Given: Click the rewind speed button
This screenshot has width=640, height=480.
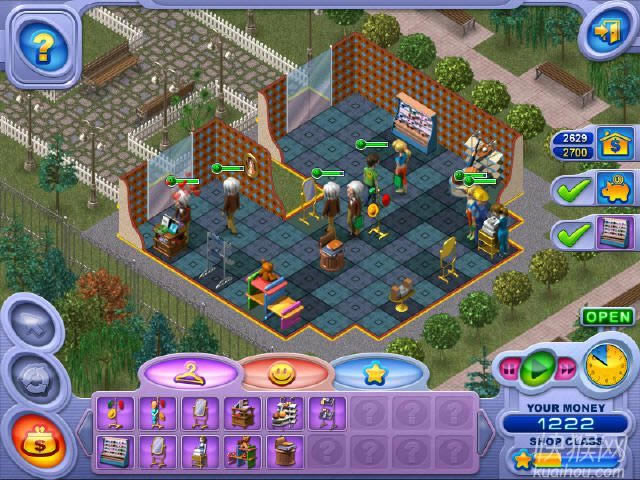Looking at the screenshot, I should pyautogui.click(x=509, y=368).
